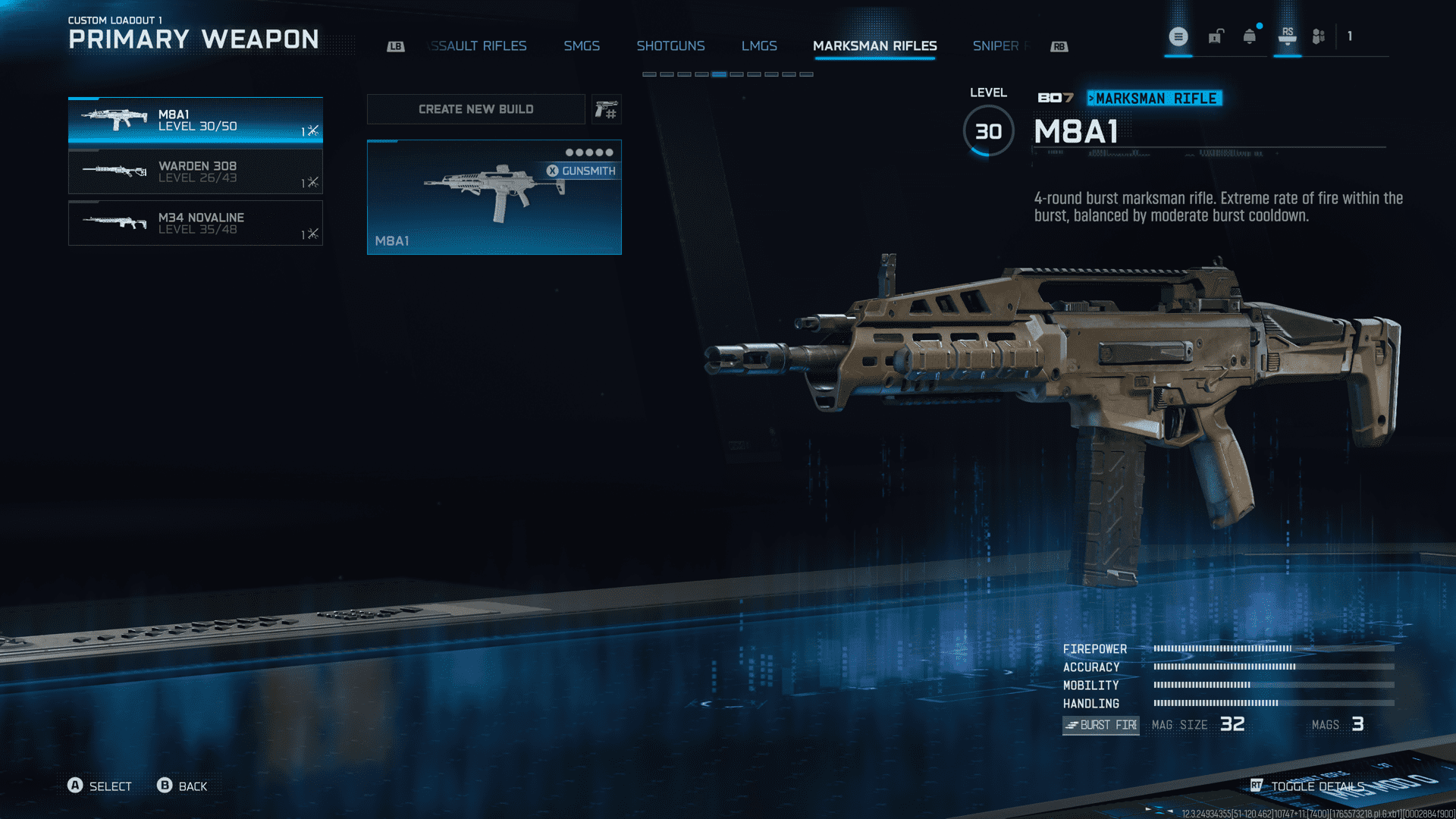Switch to the Assault Rifles tab

point(478,46)
